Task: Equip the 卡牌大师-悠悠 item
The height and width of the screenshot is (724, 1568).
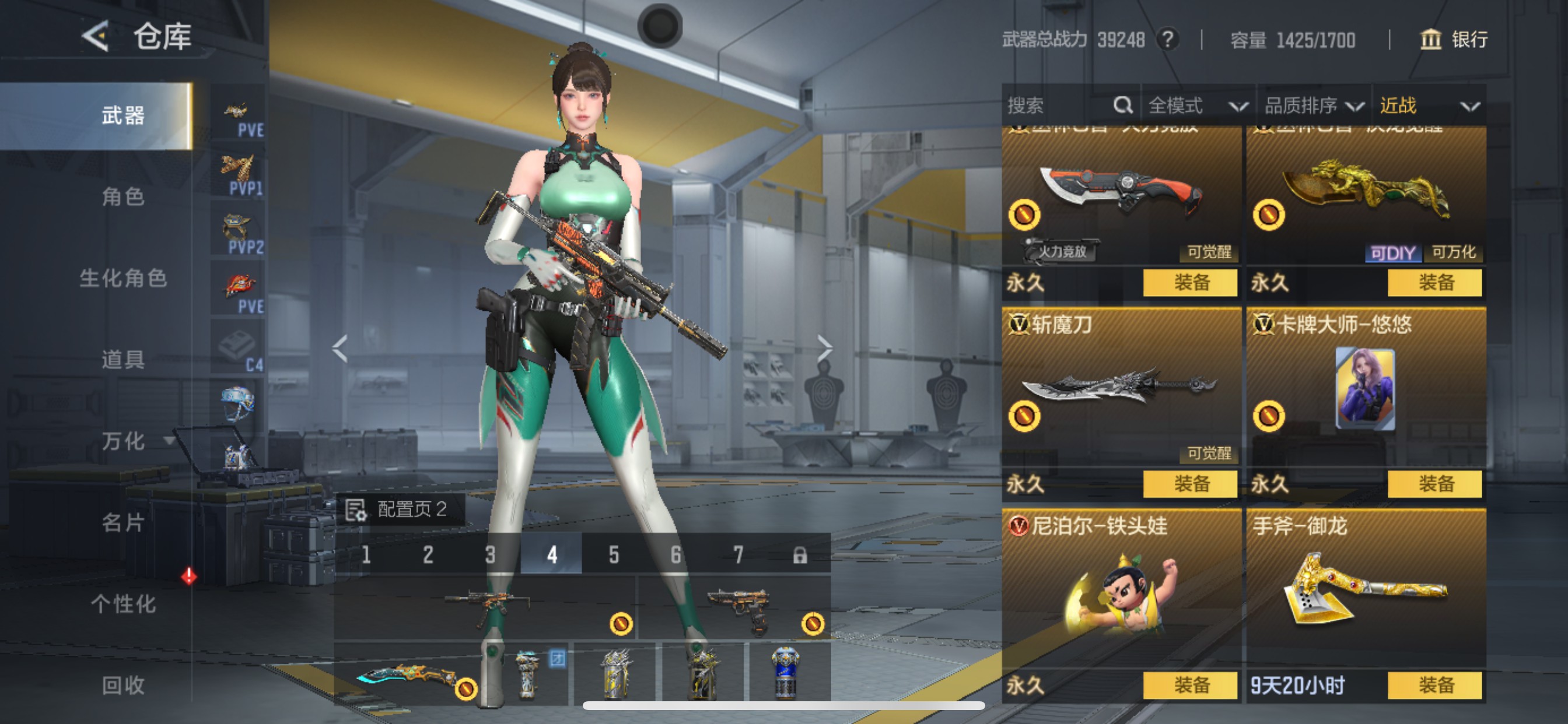Action: coord(1434,484)
